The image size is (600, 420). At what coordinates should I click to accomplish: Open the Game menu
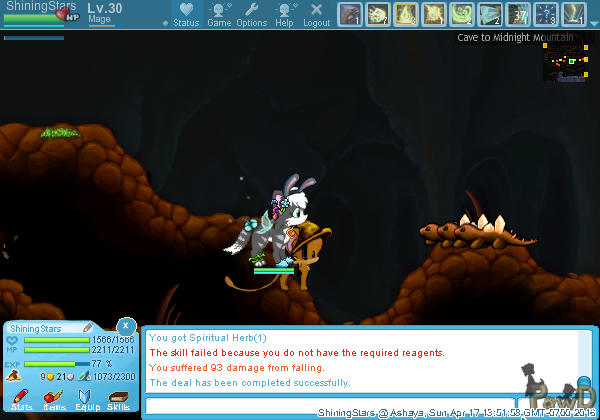click(219, 14)
